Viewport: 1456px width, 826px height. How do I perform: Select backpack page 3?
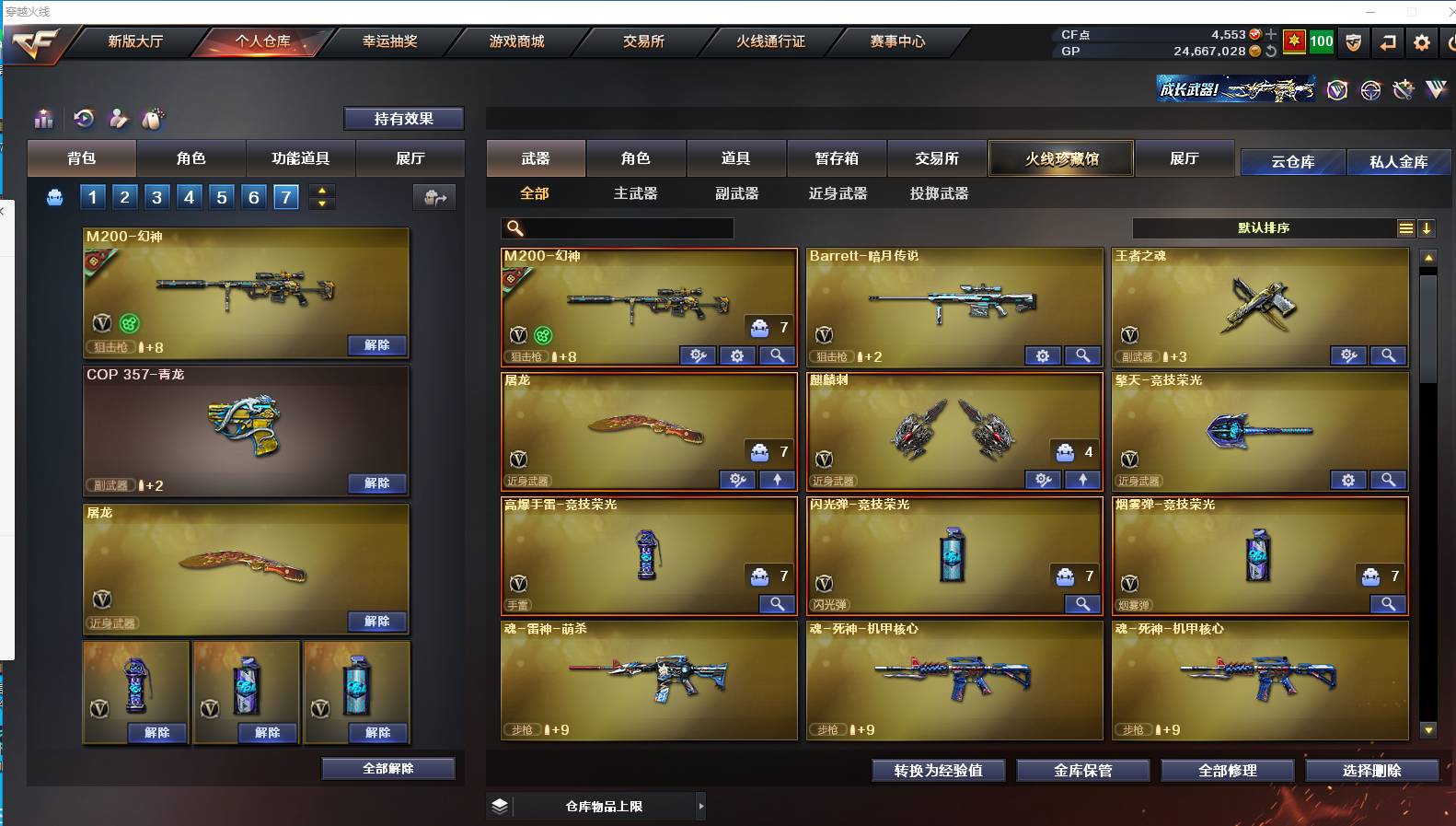[156, 196]
